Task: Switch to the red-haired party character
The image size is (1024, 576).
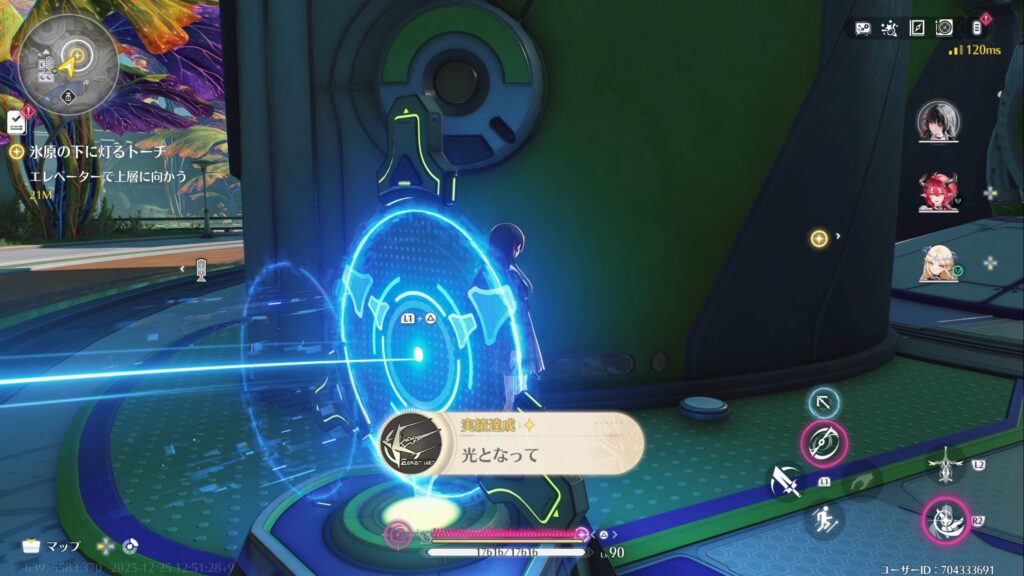Action: click(938, 192)
